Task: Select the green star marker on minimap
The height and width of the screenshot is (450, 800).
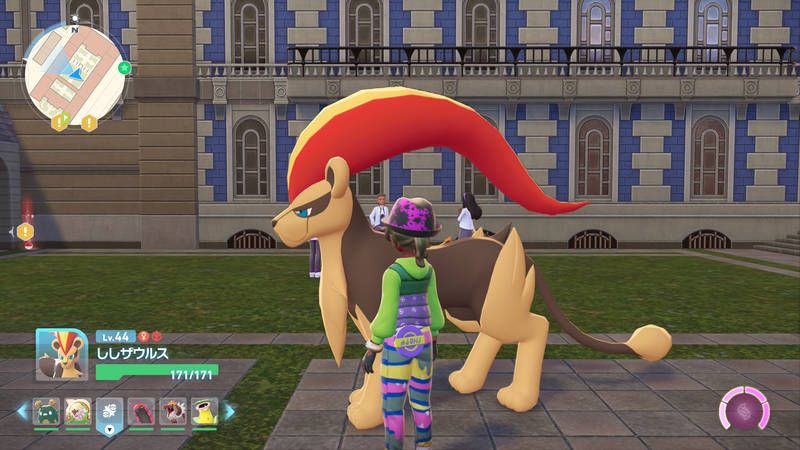Action: [124, 68]
